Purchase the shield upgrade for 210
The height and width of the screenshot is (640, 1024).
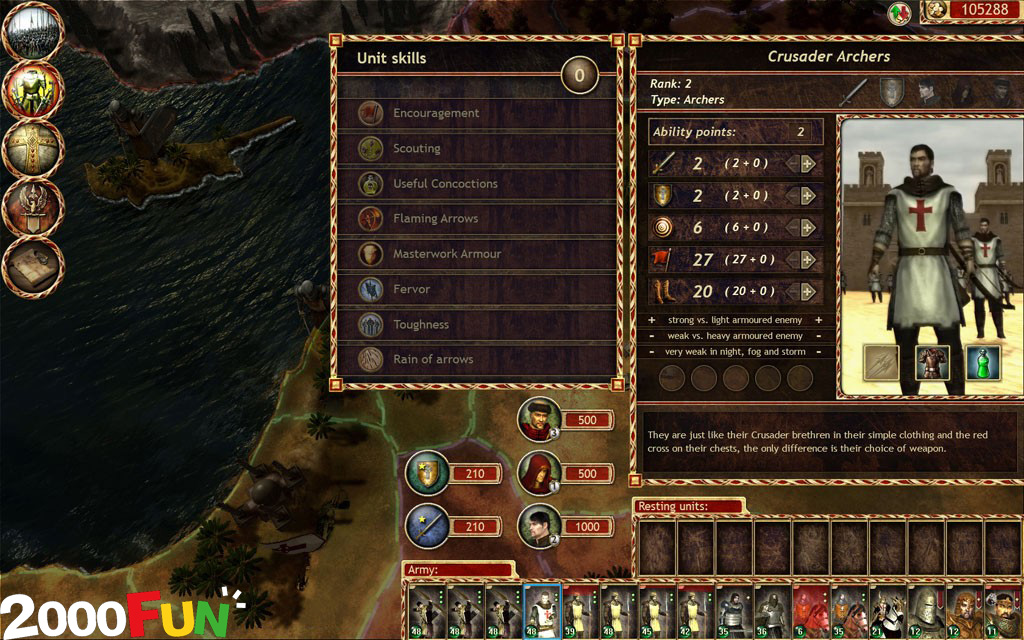(x=427, y=472)
